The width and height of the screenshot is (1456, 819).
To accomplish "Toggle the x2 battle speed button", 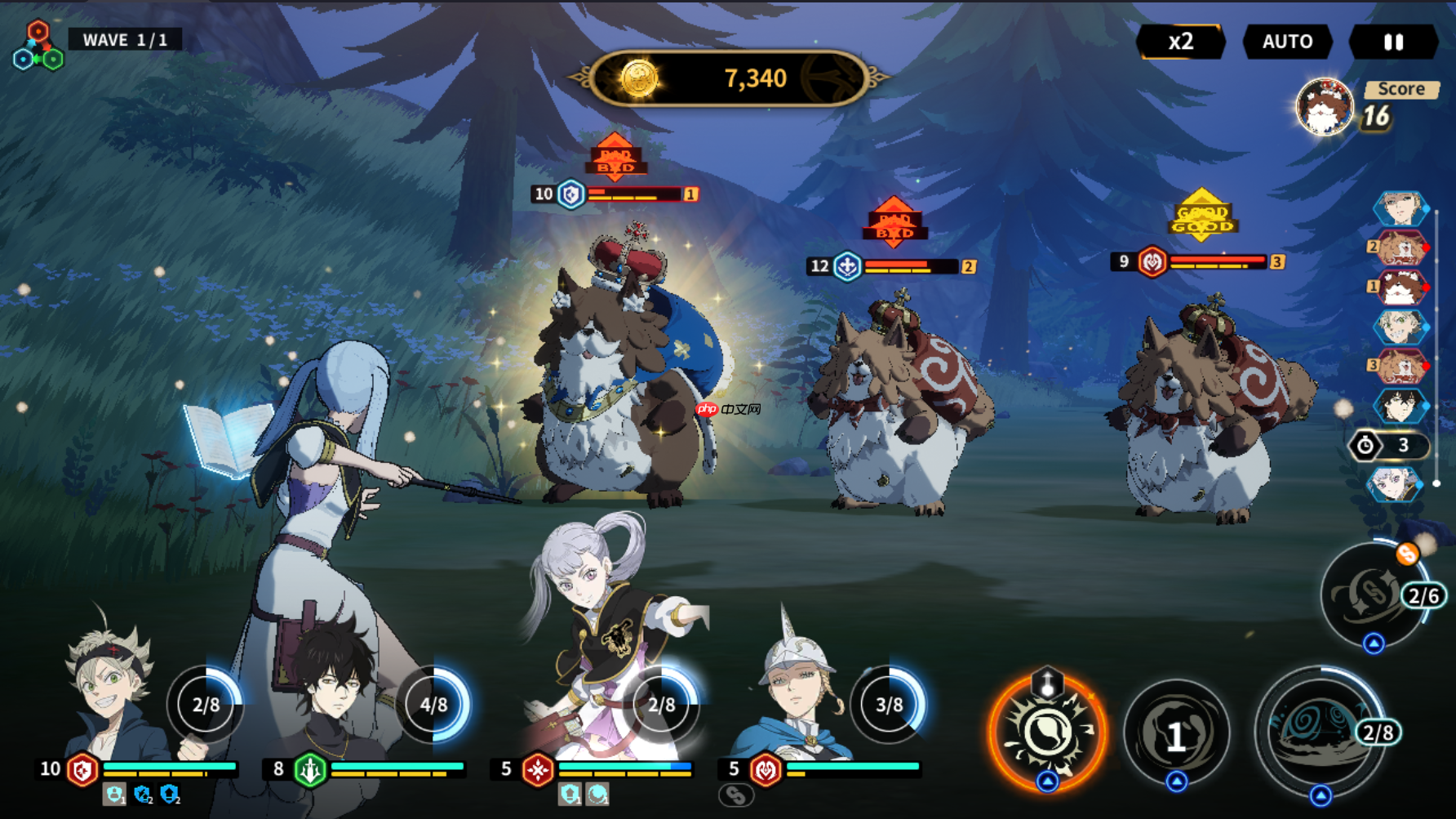I will click(1180, 42).
